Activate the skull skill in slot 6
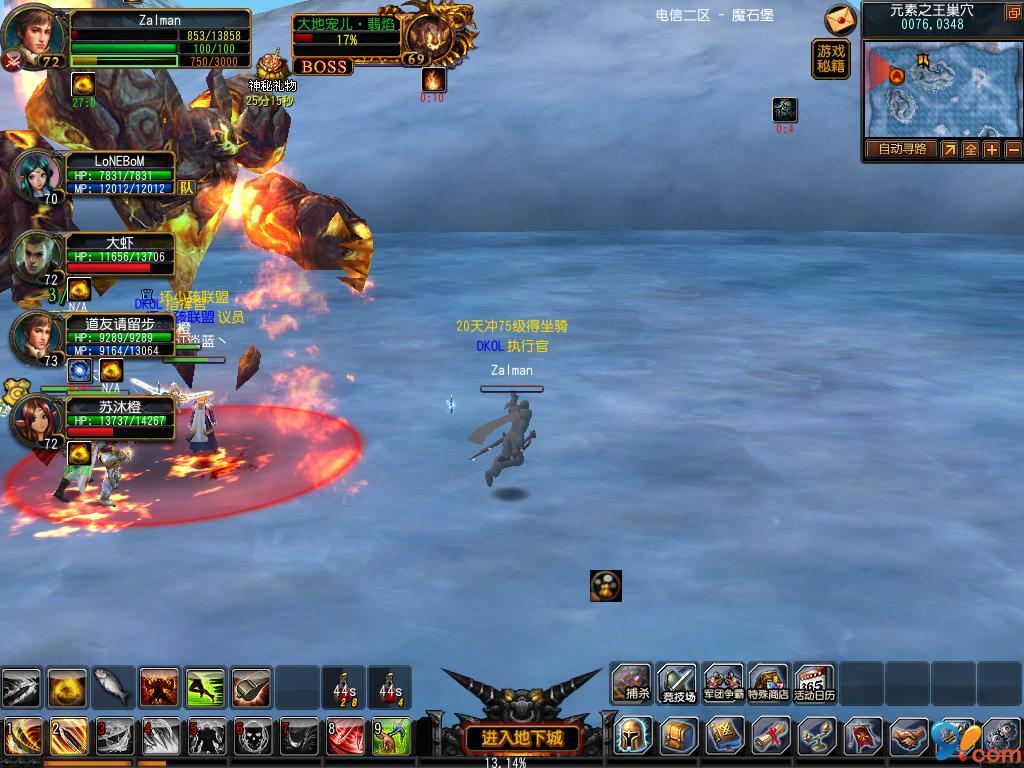The width and height of the screenshot is (1024, 768). (253, 738)
